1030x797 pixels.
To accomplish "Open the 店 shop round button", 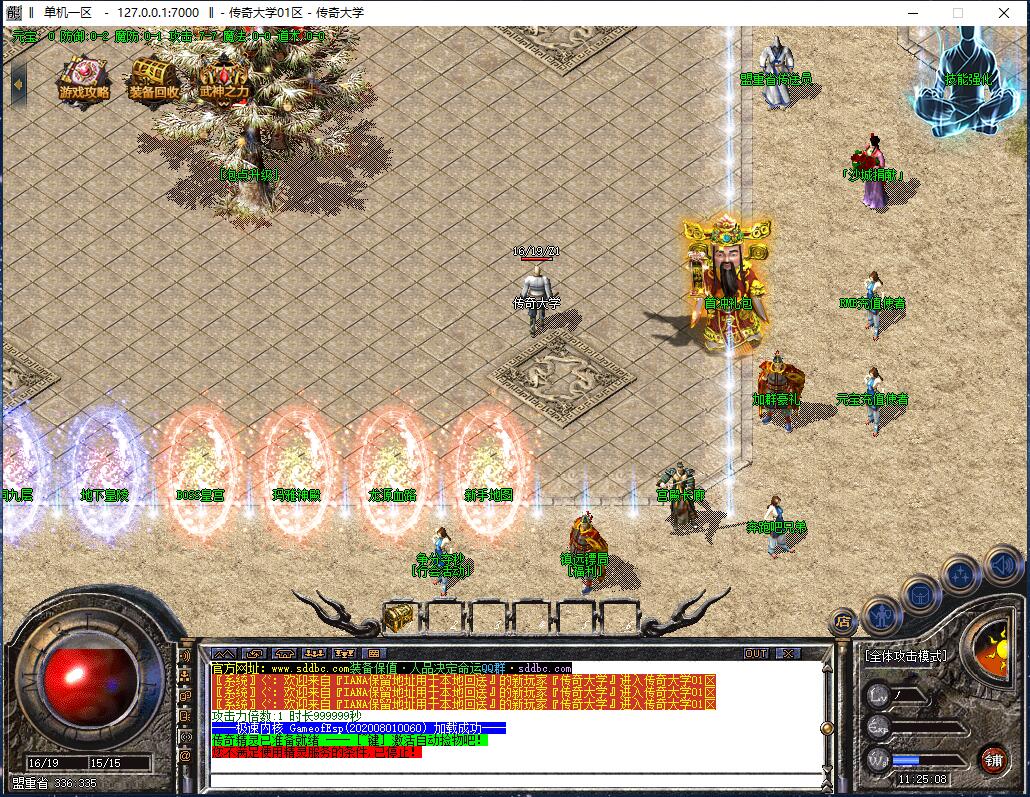I will (843, 621).
